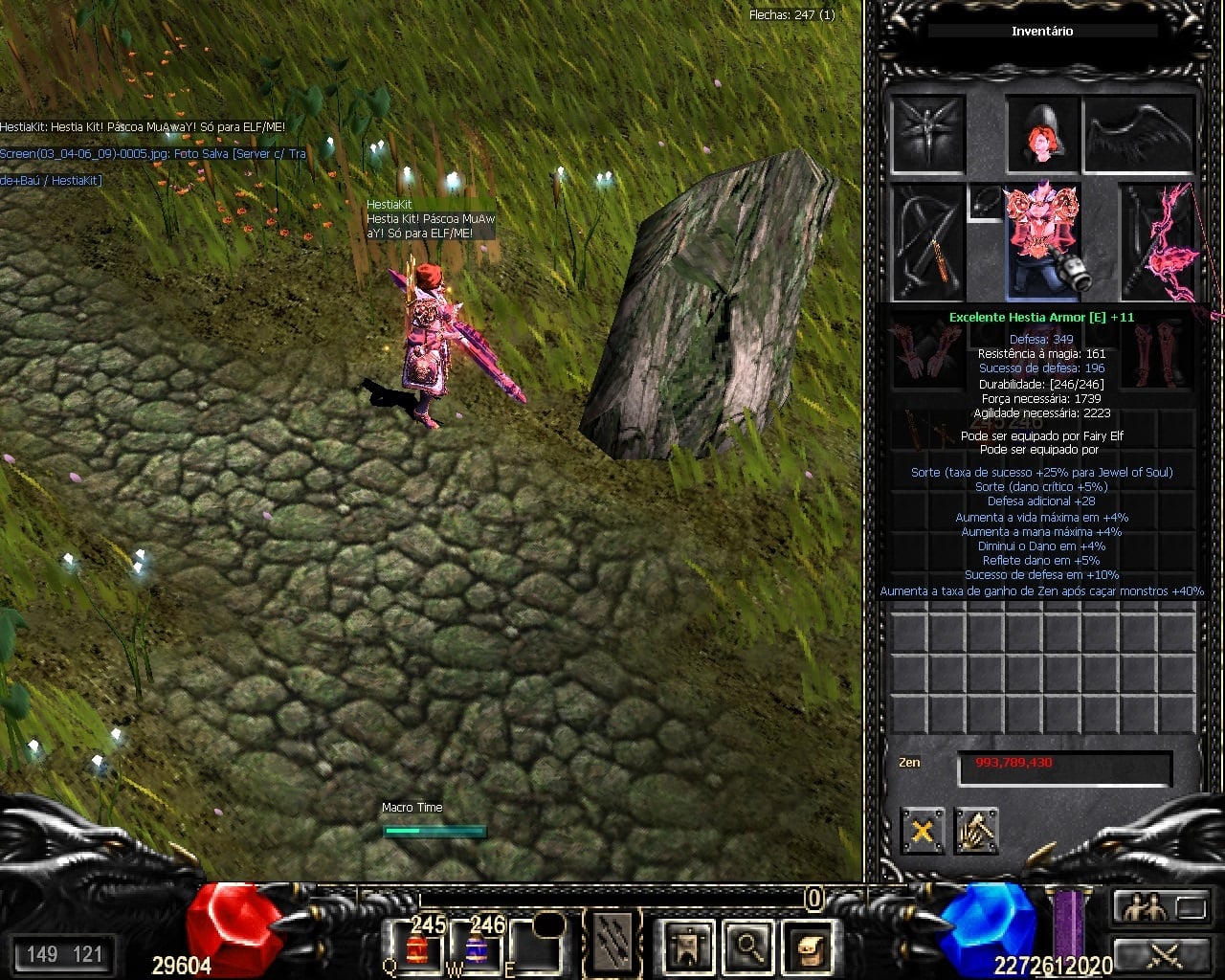Open the character banner menu button
This screenshot has width=1225, height=980.
(688, 946)
